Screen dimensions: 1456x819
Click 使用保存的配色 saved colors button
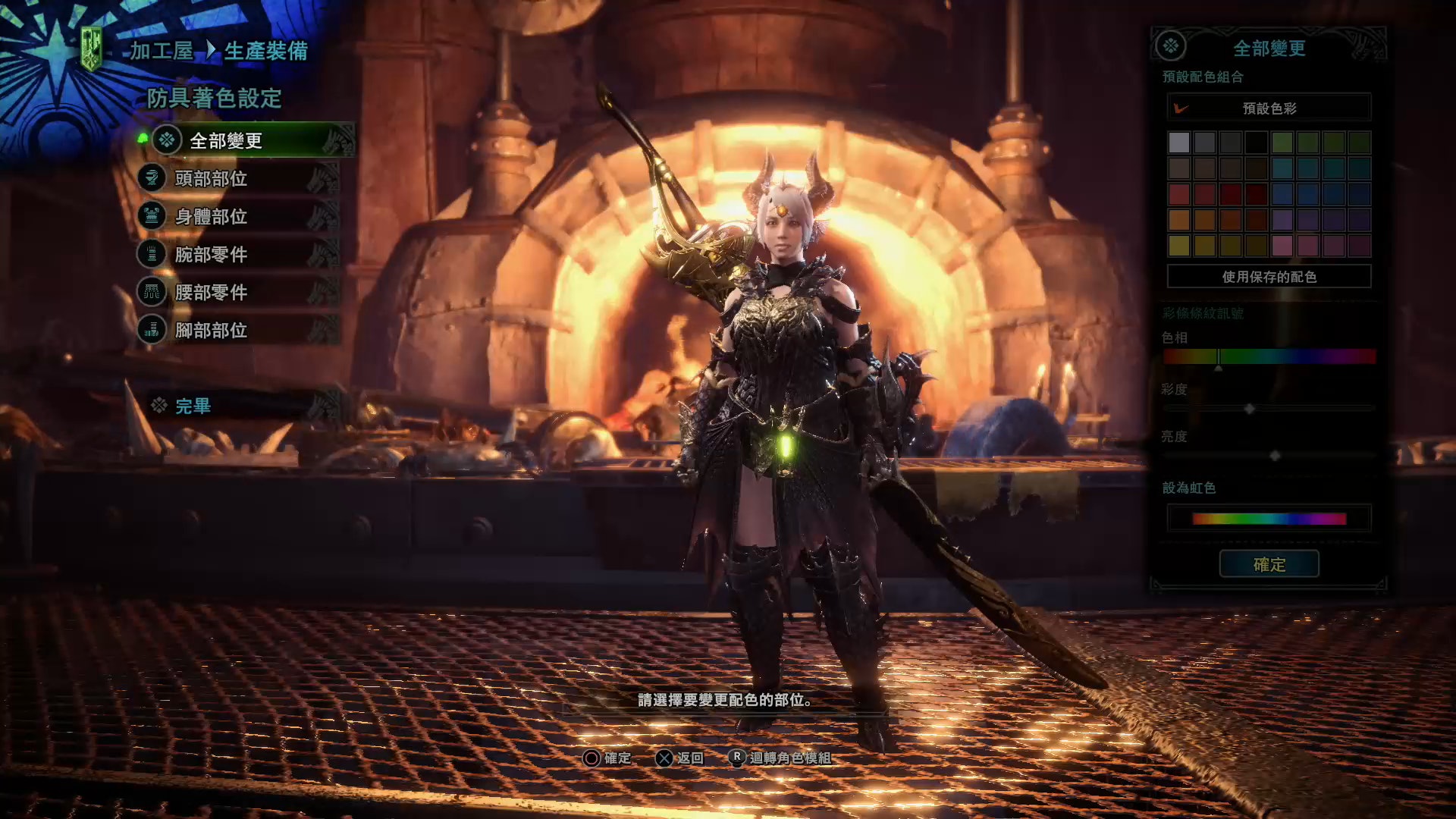coord(1269,277)
